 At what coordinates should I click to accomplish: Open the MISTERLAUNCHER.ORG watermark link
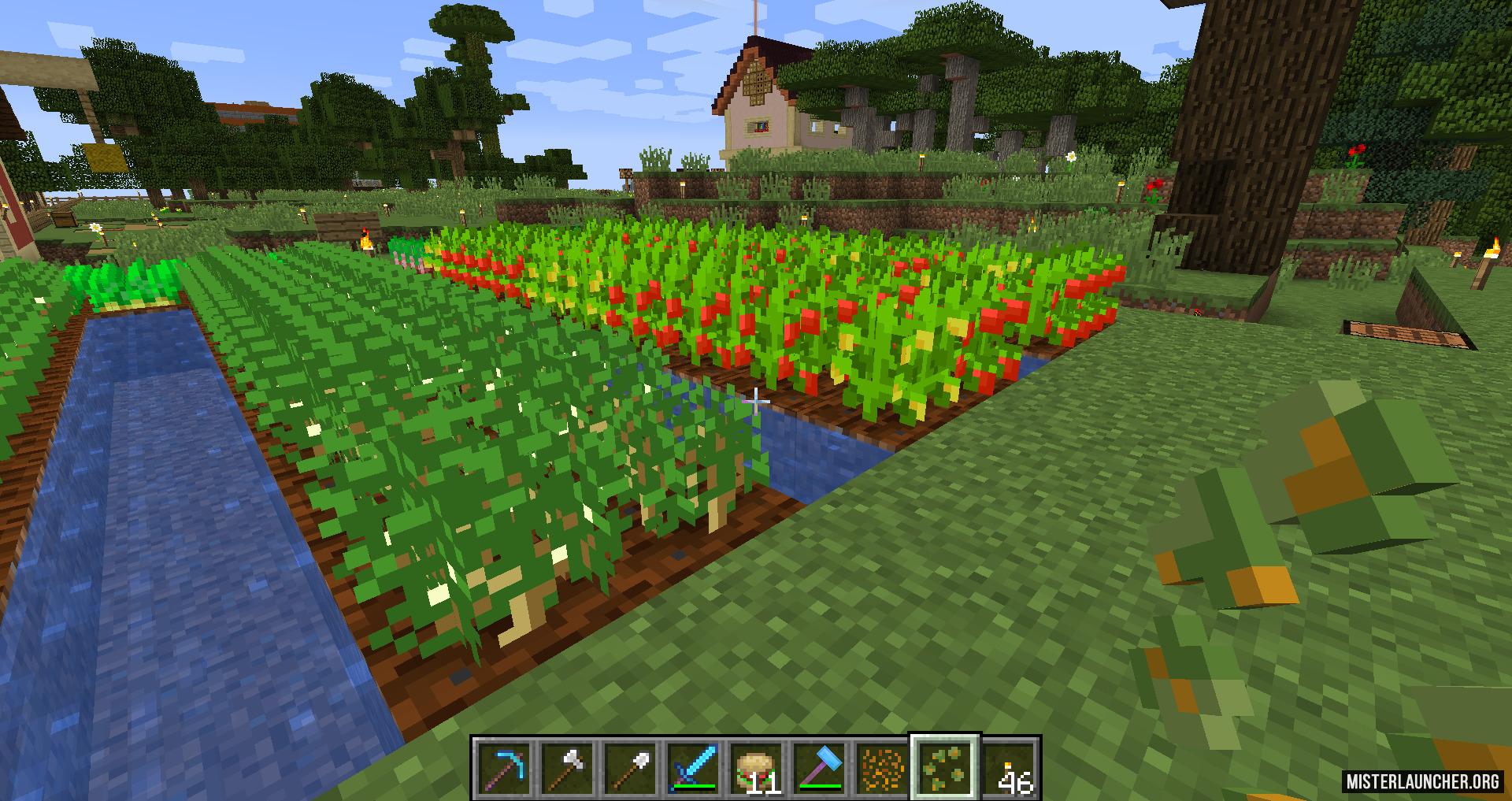pyautogui.click(x=1422, y=781)
